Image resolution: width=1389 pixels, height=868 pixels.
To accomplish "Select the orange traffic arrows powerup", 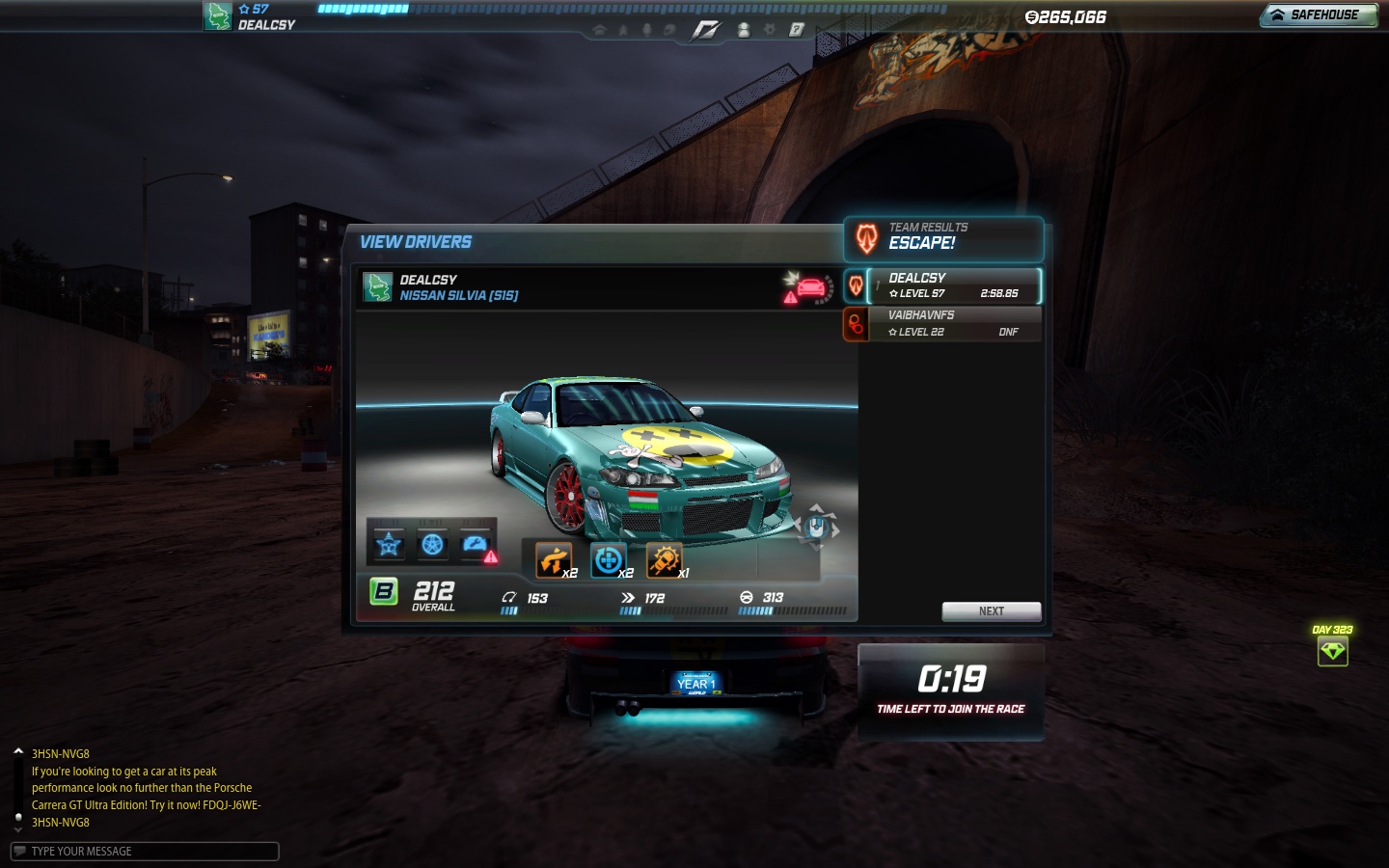I will tap(554, 560).
